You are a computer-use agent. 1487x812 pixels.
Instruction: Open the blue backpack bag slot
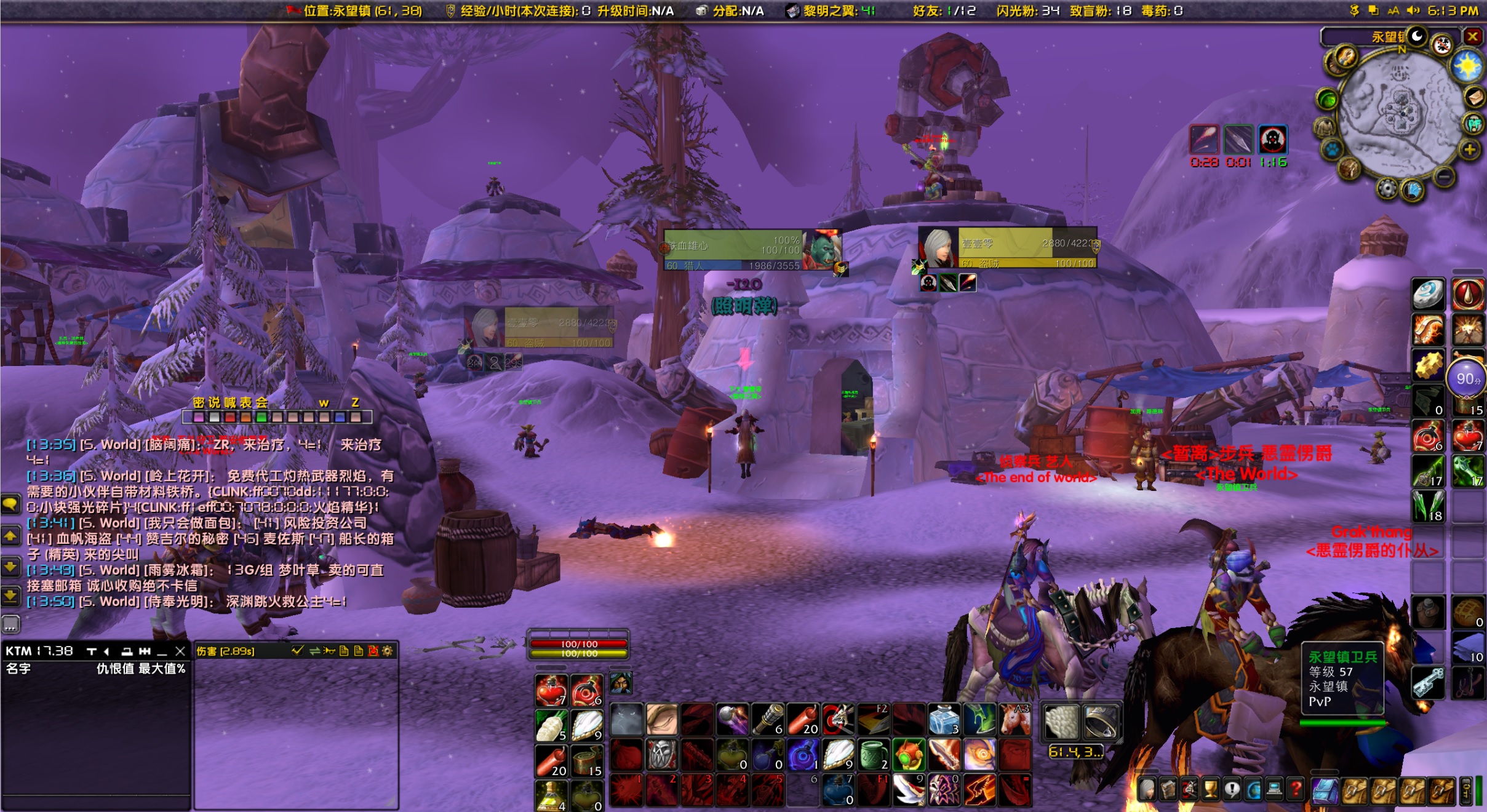[1324, 790]
